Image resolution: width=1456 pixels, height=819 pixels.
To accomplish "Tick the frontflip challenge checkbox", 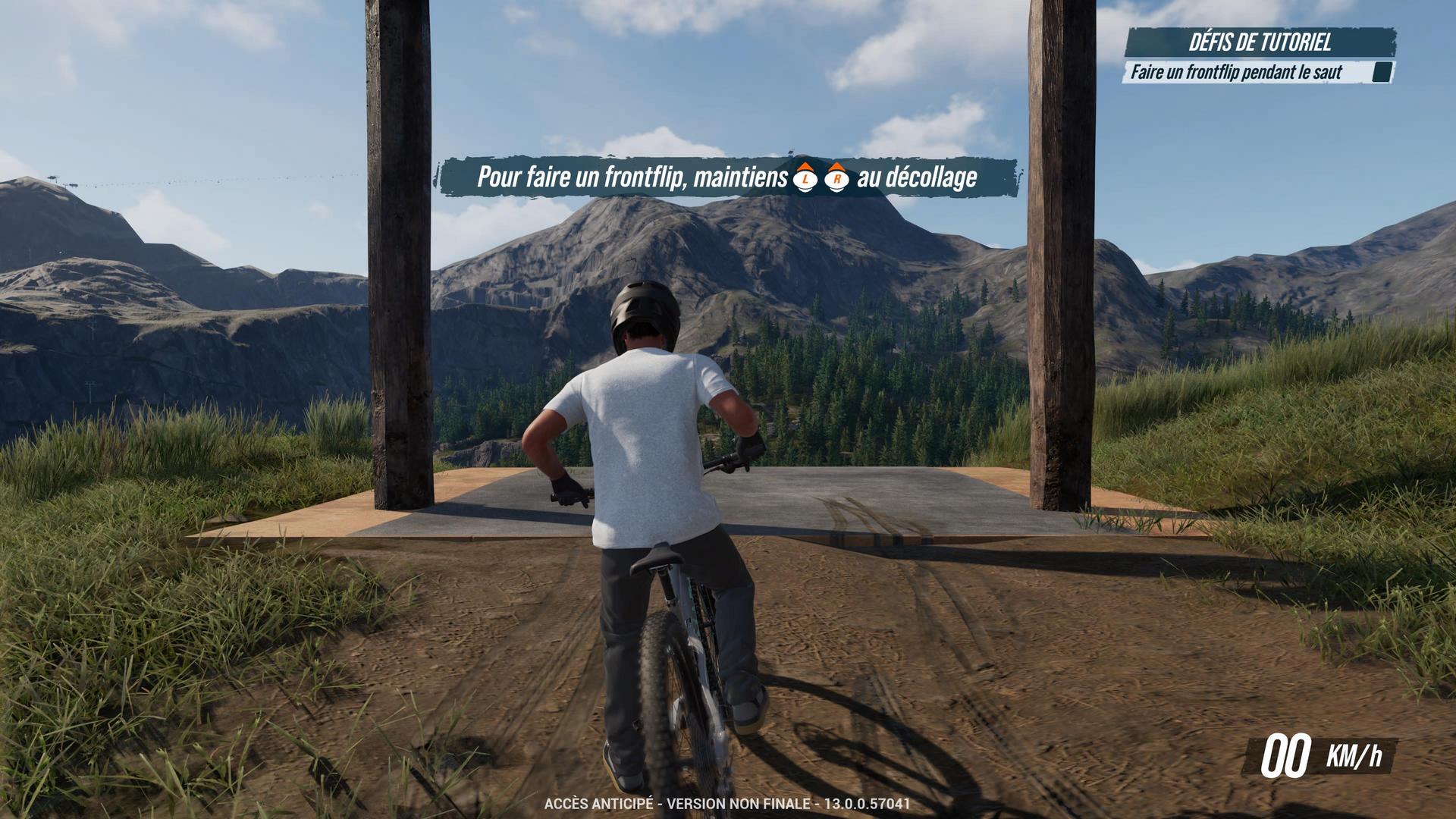I will (x=1382, y=73).
